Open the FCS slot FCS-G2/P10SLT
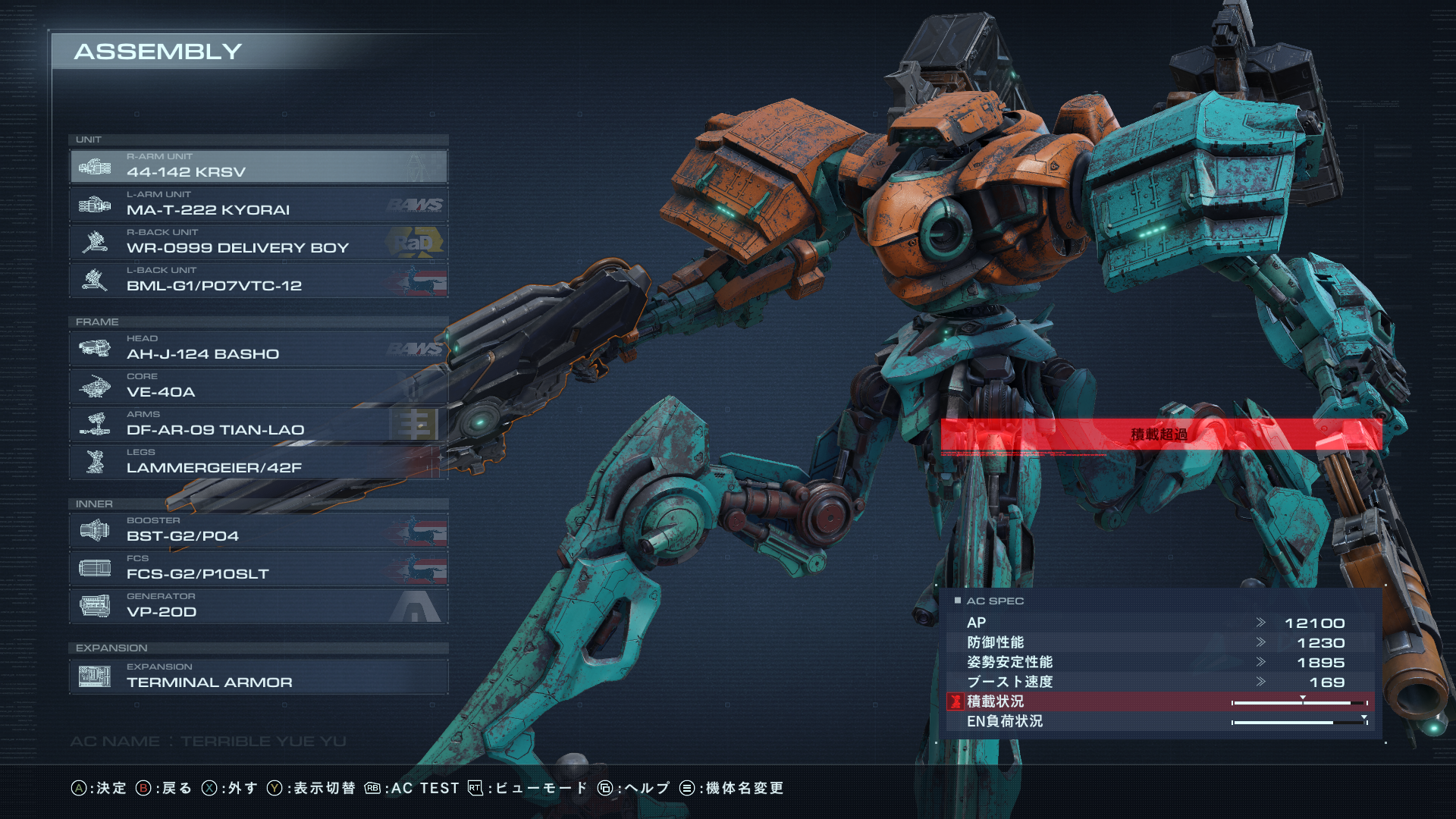 tap(258, 568)
